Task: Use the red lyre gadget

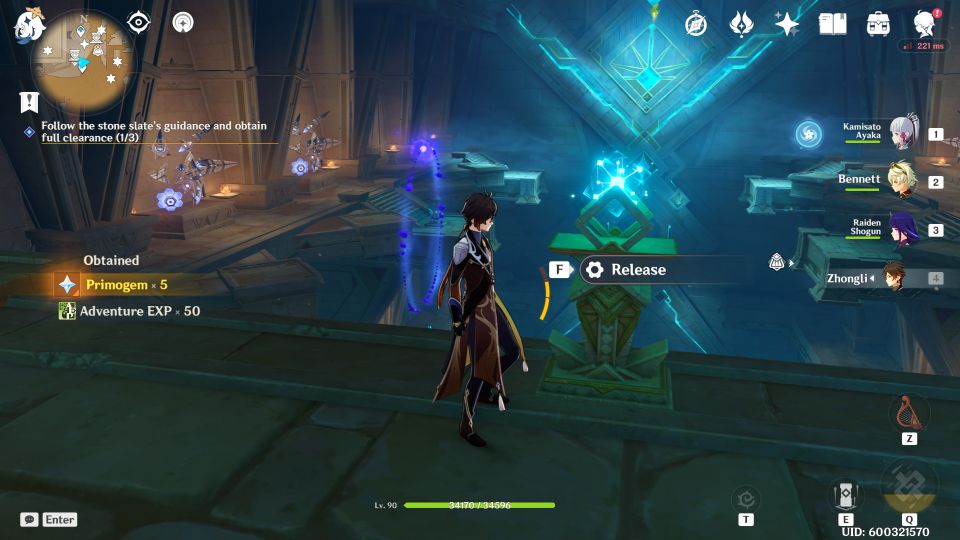Action: [x=908, y=411]
